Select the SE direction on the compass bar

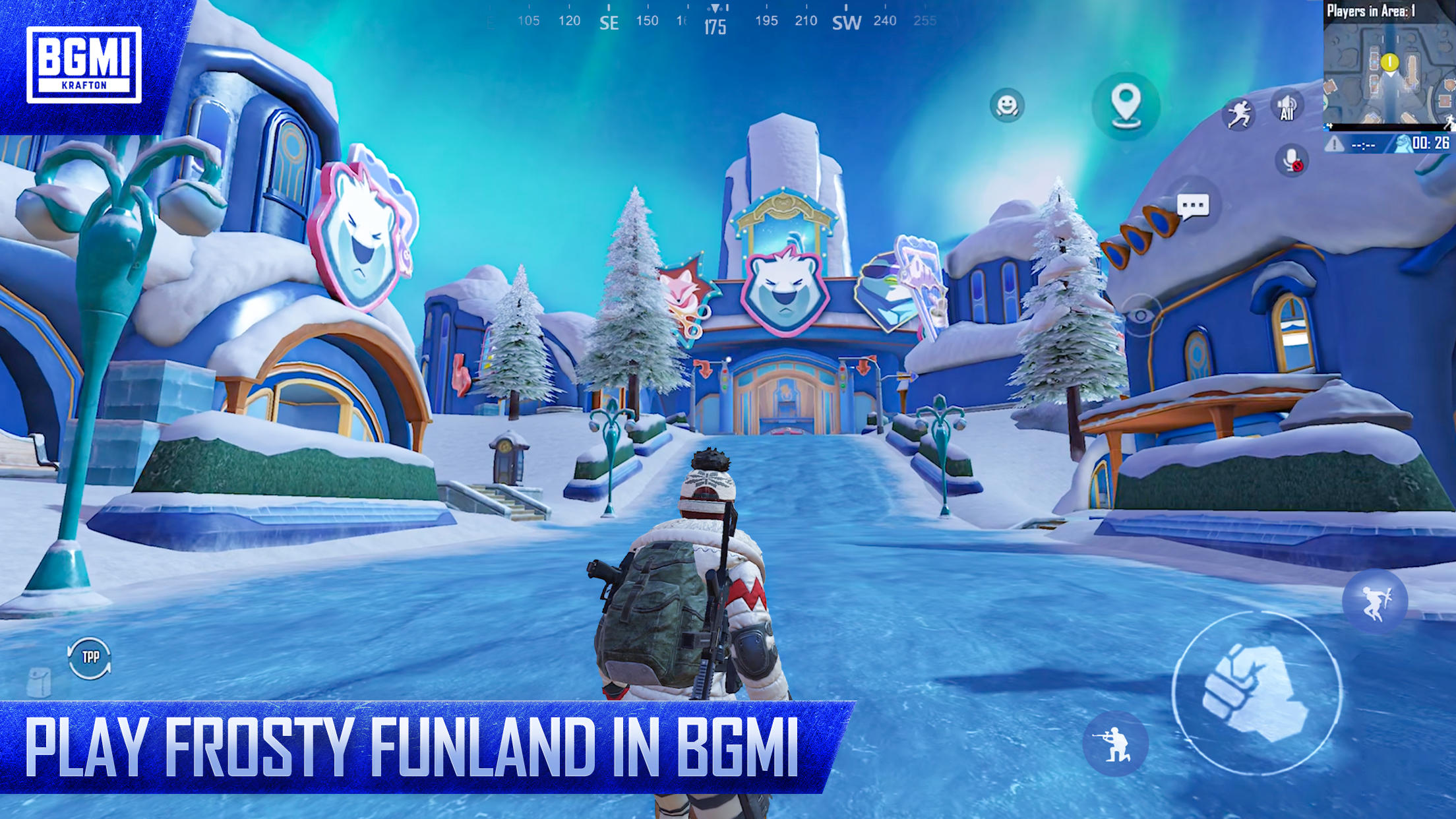point(609,23)
